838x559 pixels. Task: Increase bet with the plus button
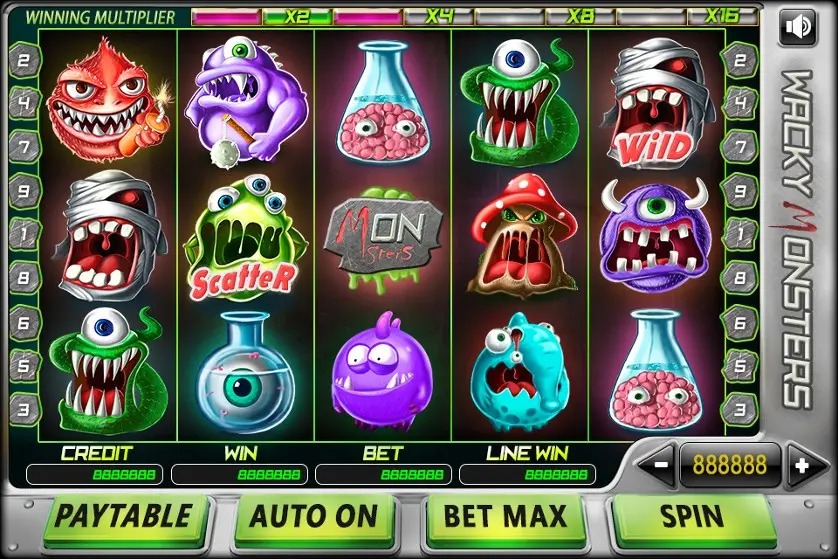[800, 465]
